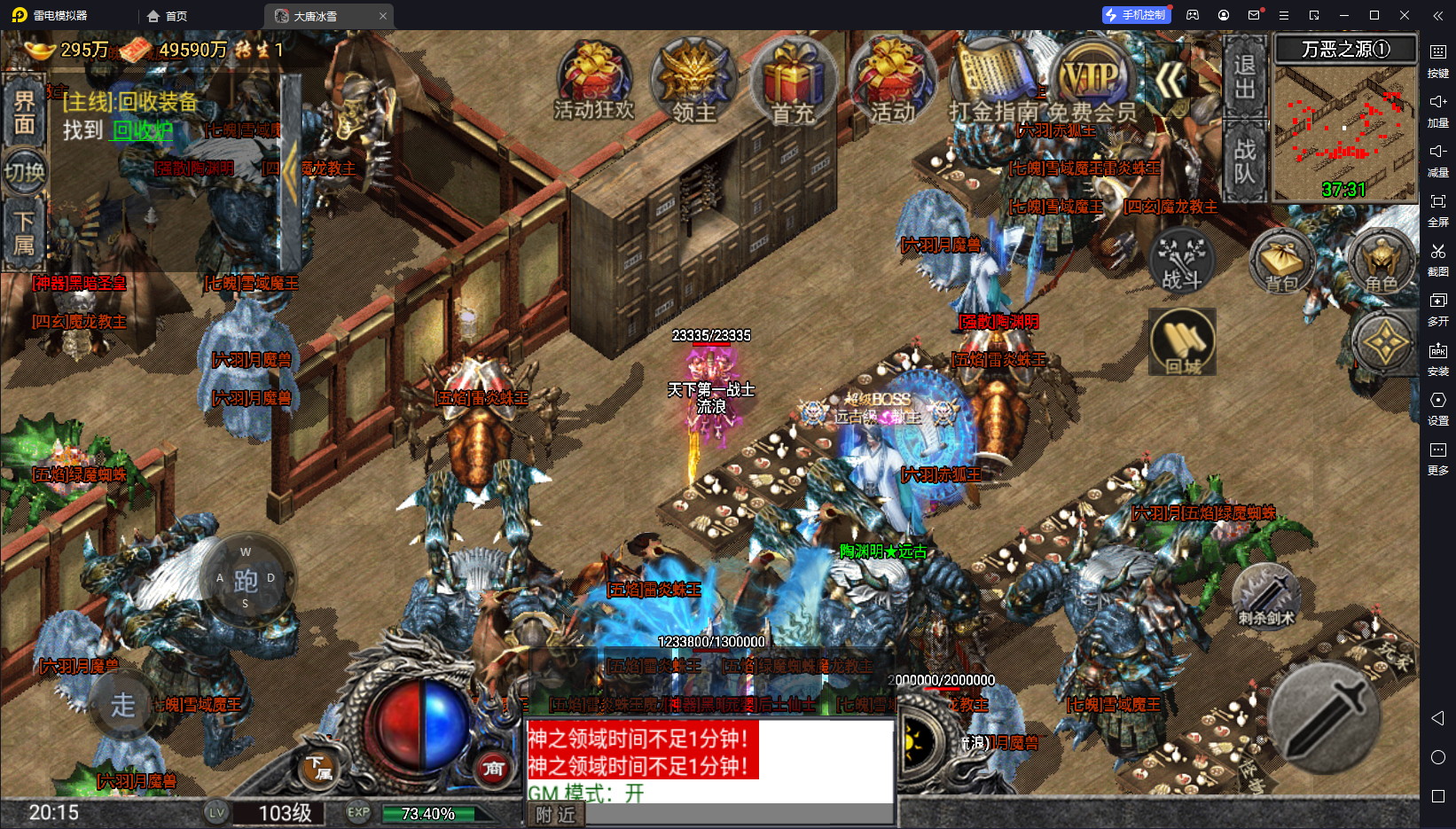This screenshot has width=1456, height=829.
Task: Click the 回收炉 quest link
Action: pos(142,130)
